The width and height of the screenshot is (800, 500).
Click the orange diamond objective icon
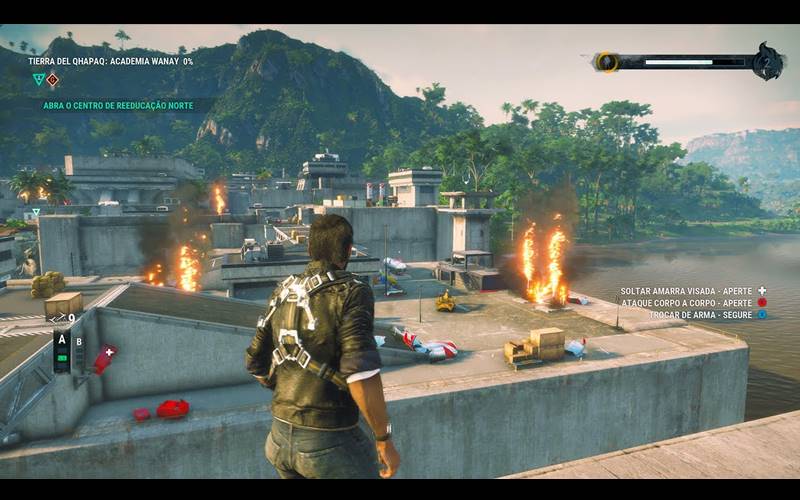point(53,79)
